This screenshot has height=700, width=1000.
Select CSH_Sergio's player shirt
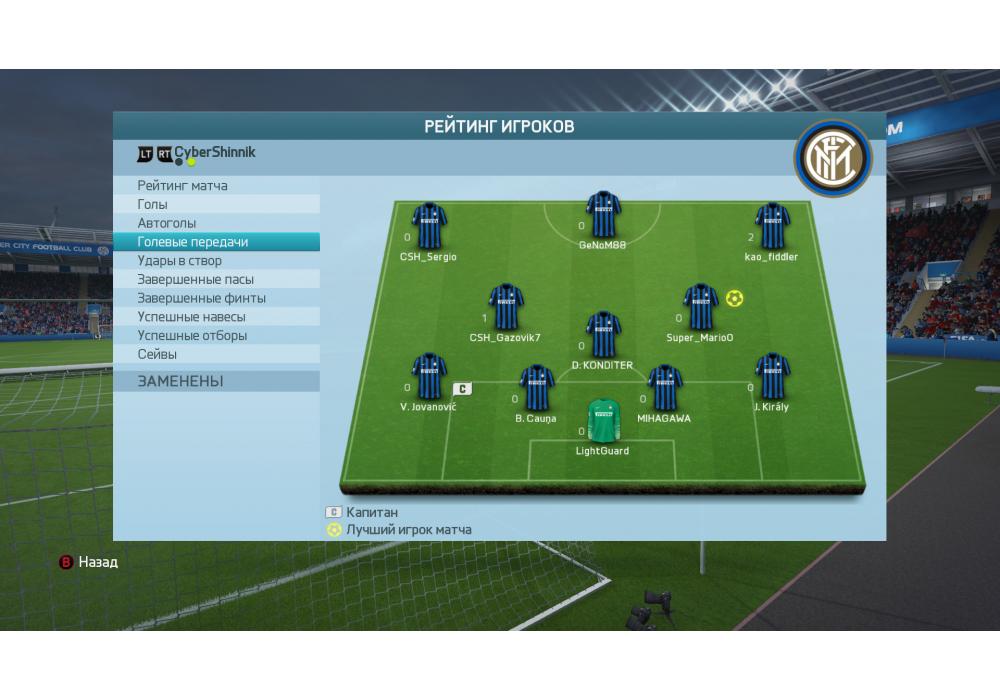click(x=429, y=226)
